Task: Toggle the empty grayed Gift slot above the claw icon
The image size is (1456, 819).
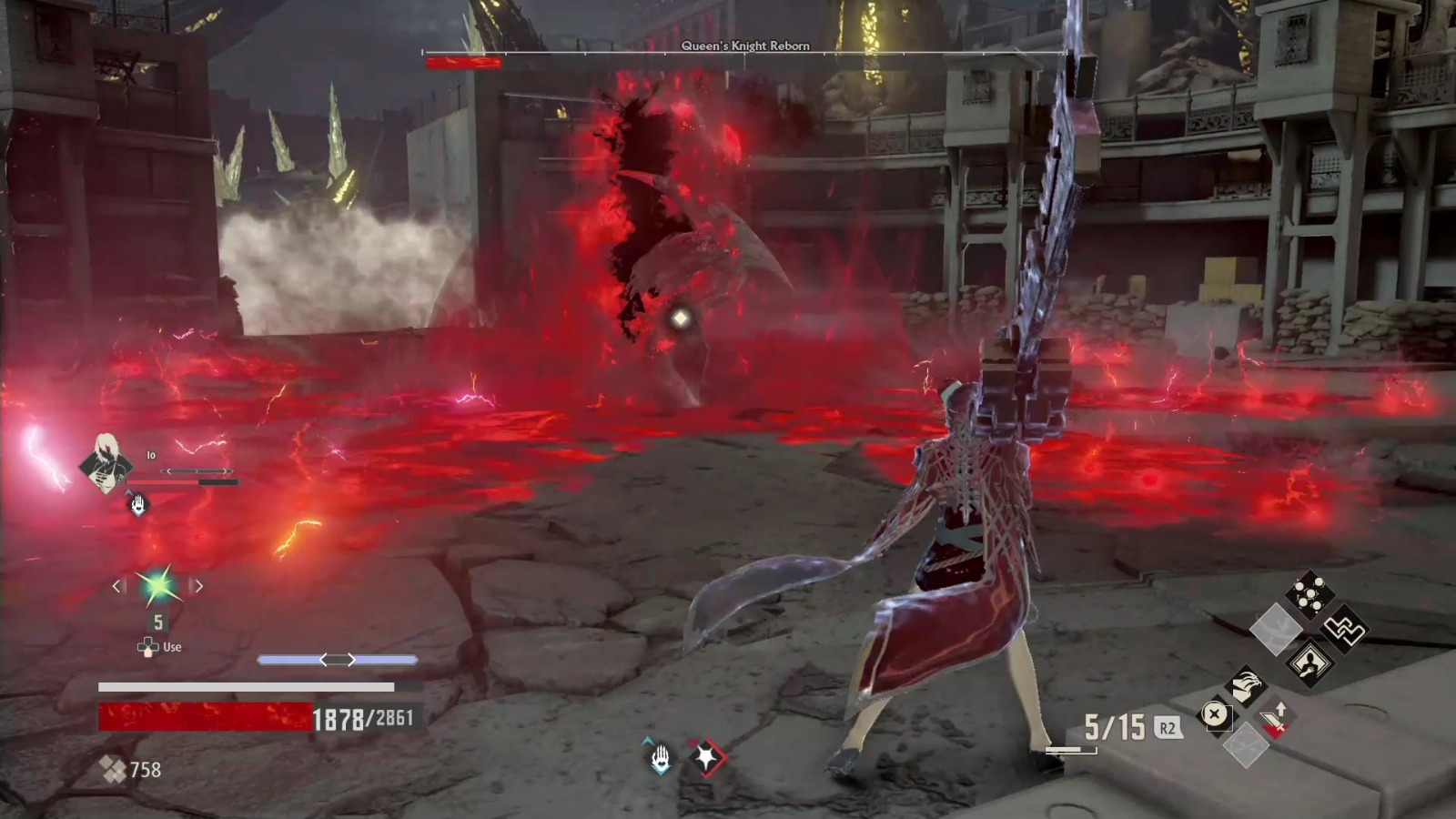Action: (1276, 628)
